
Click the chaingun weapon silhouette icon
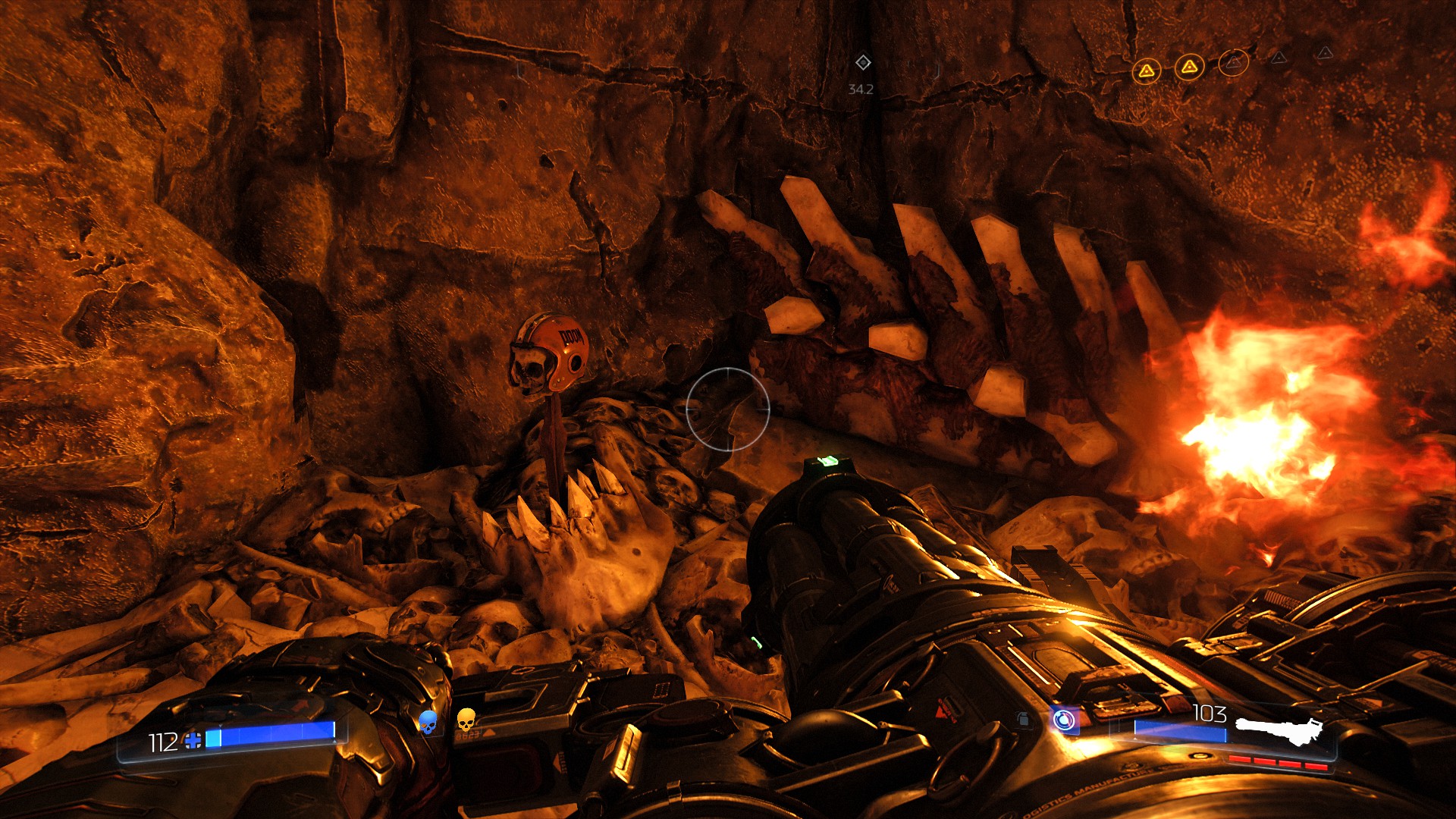tap(1279, 731)
